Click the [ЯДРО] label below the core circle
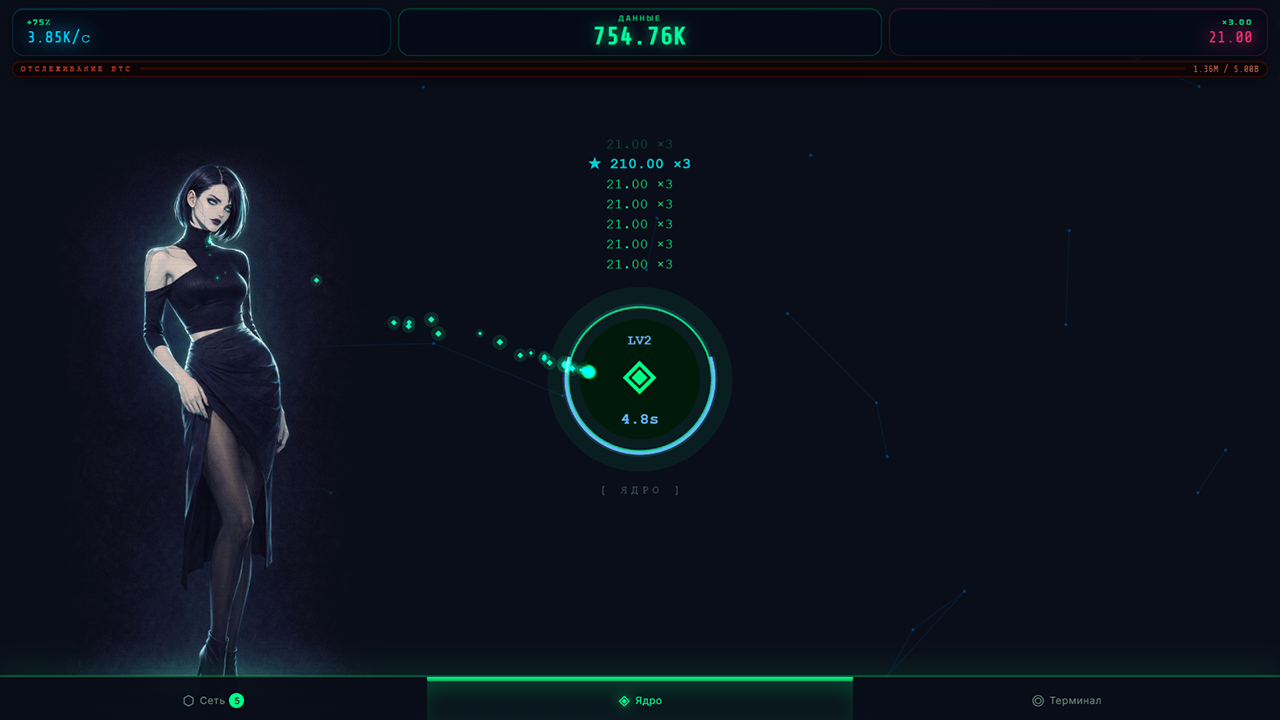Image resolution: width=1280 pixels, height=720 pixels. coord(640,490)
